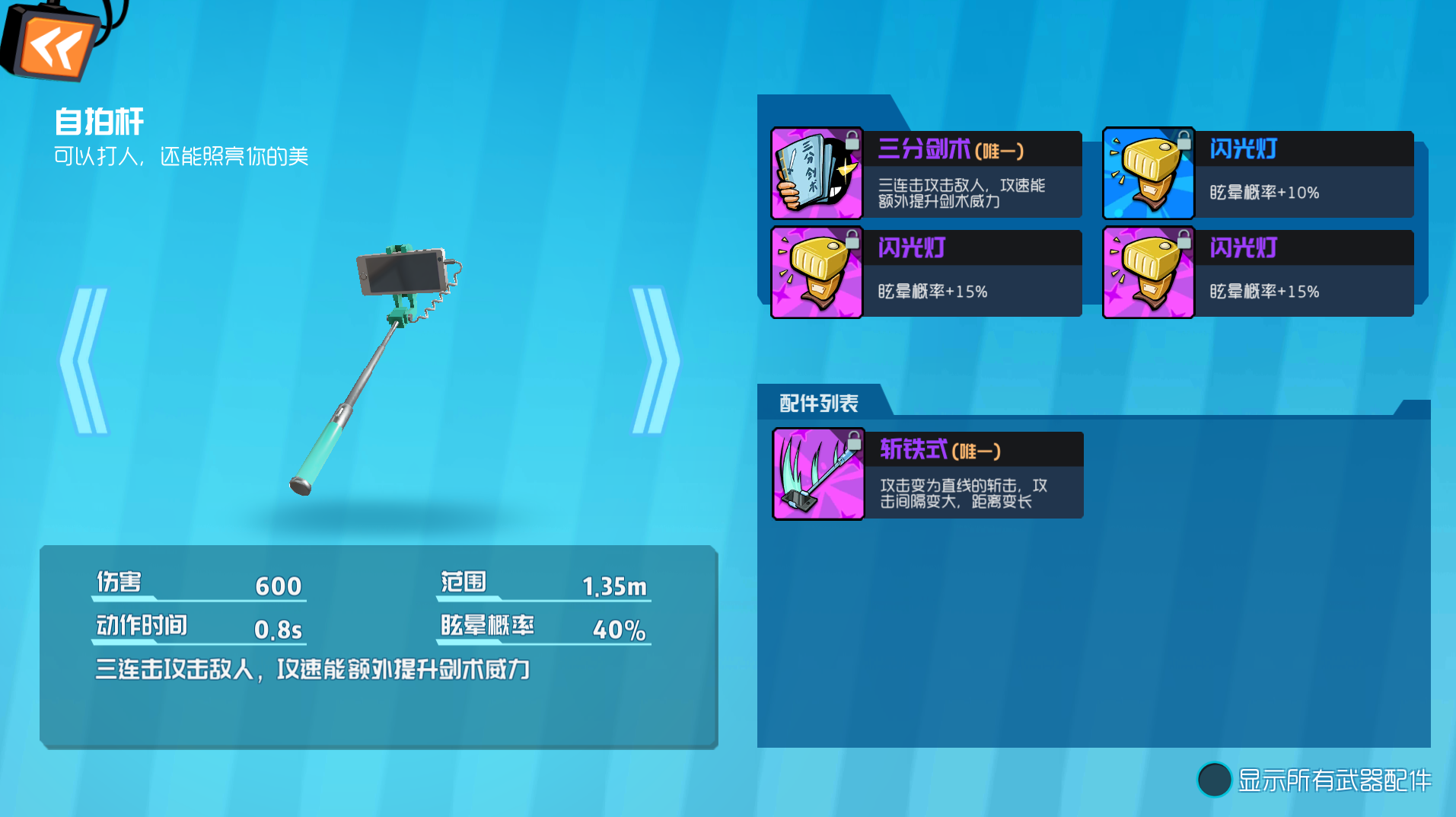The width and height of the screenshot is (1456, 817).
Task: Click the blue 闪光灯 accessory icon
Action: pyautogui.click(x=1148, y=173)
